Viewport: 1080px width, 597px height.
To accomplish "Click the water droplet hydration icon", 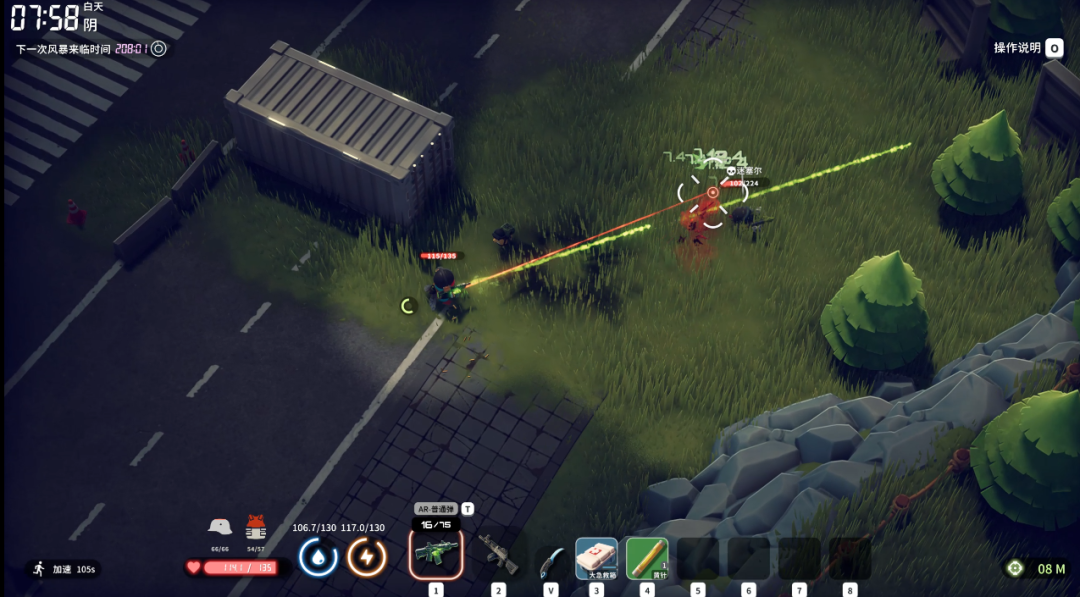I will 318,557.
